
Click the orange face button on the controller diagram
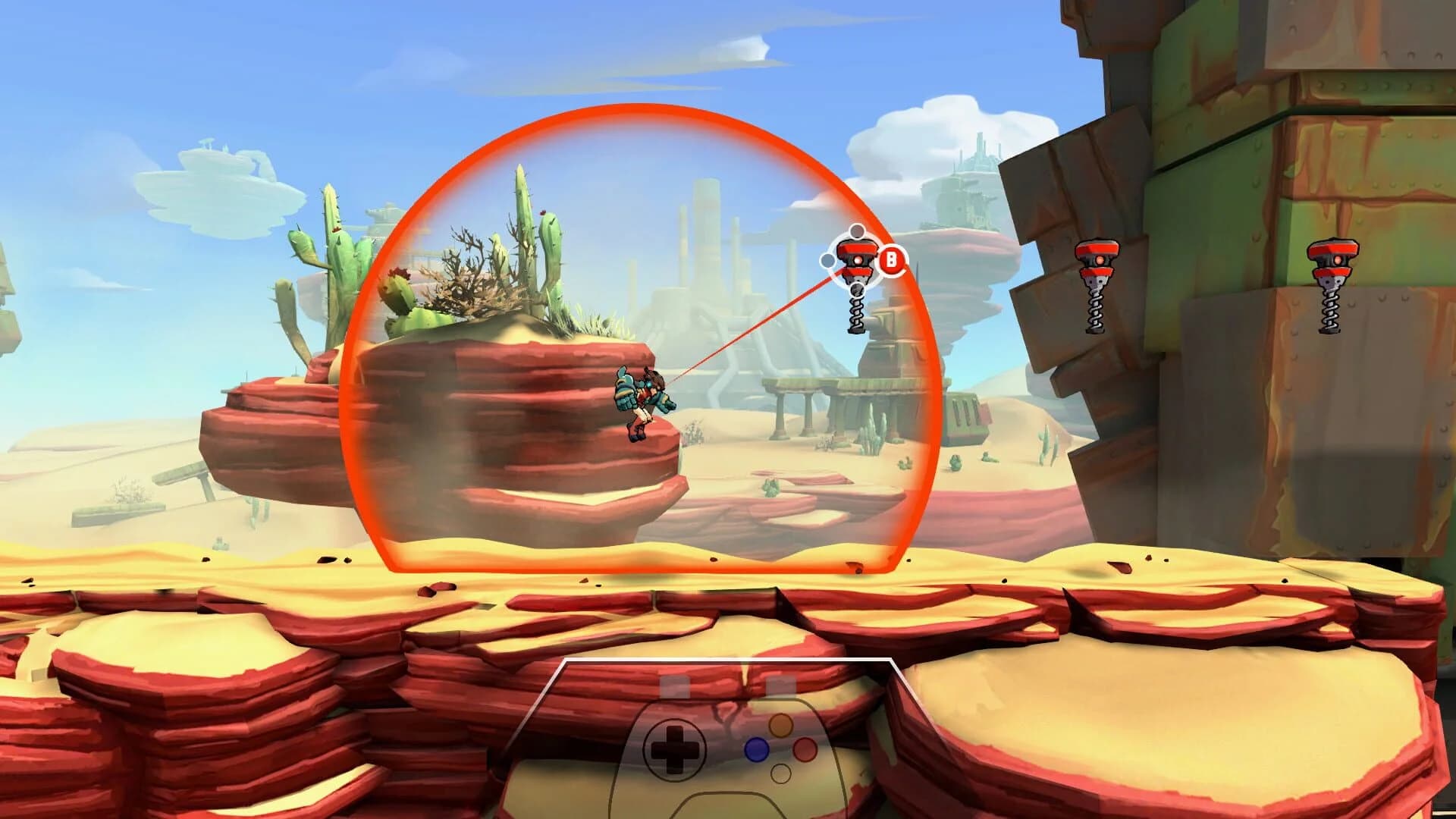pos(780,726)
